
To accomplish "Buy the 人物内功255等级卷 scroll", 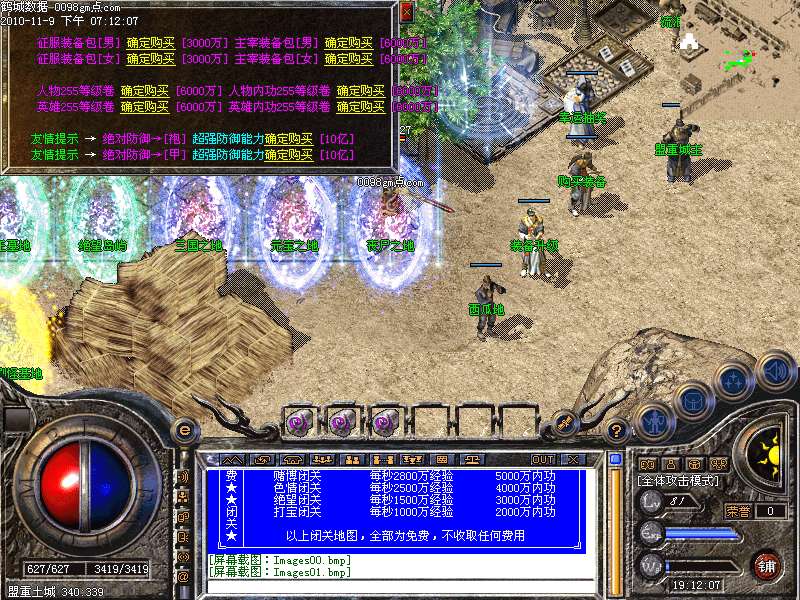I will coord(361,91).
